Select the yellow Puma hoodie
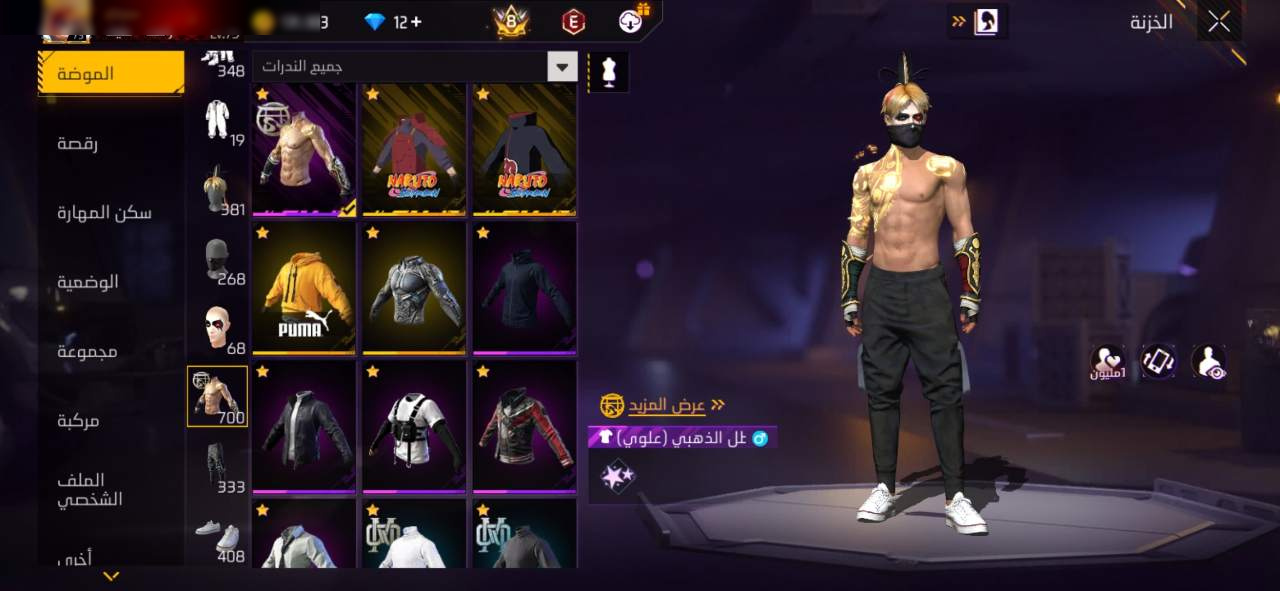Screen dimensions: 1280x591 point(304,289)
